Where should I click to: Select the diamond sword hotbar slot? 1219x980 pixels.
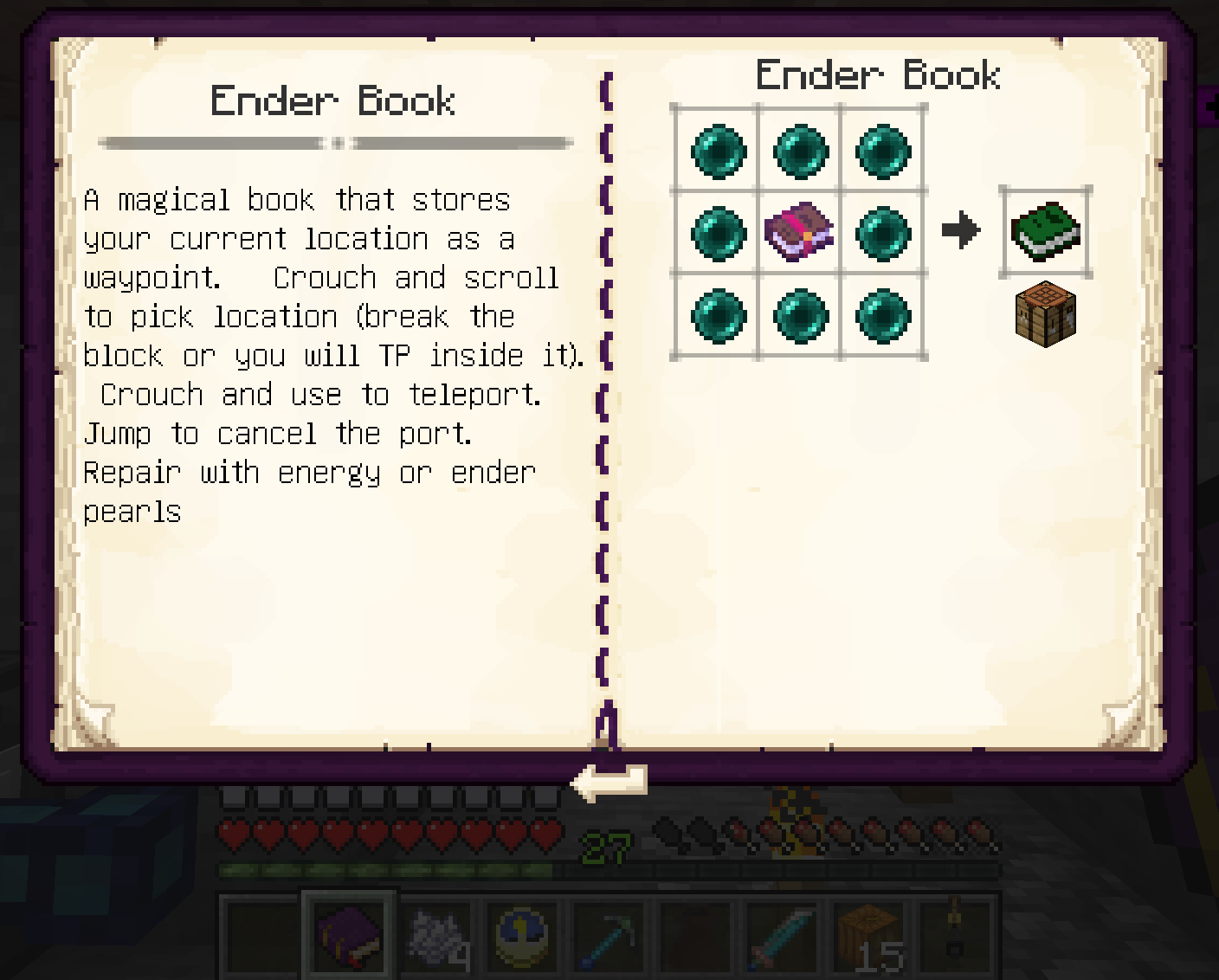click(782, 935)
